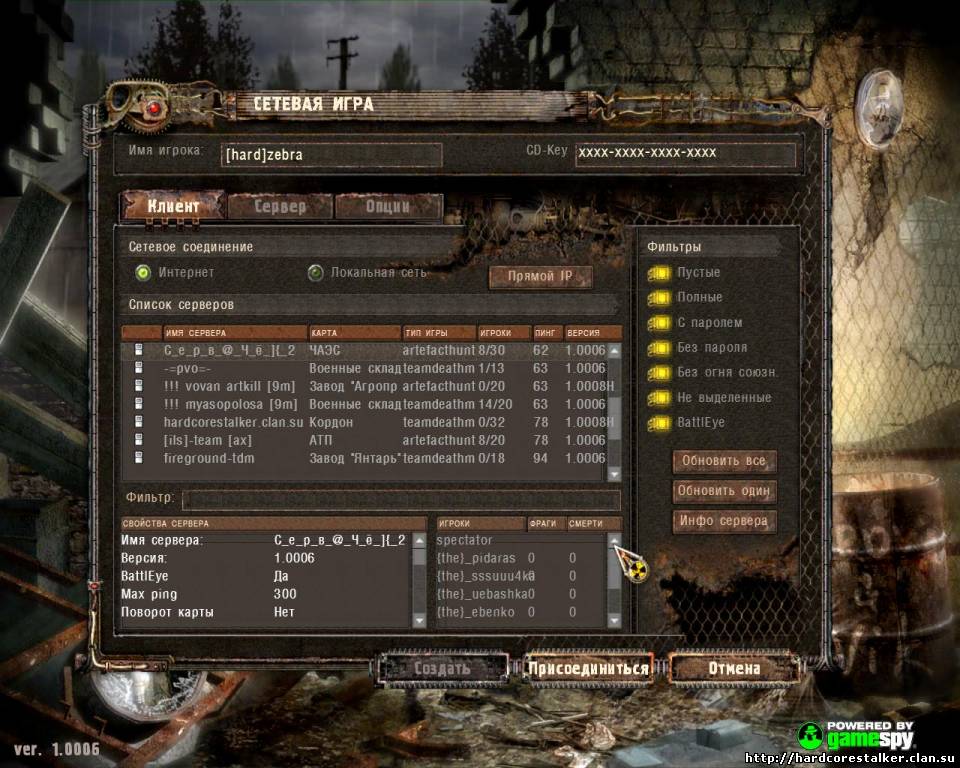
Task: Select the Клиент tab
Action: [x=173, y=207]
